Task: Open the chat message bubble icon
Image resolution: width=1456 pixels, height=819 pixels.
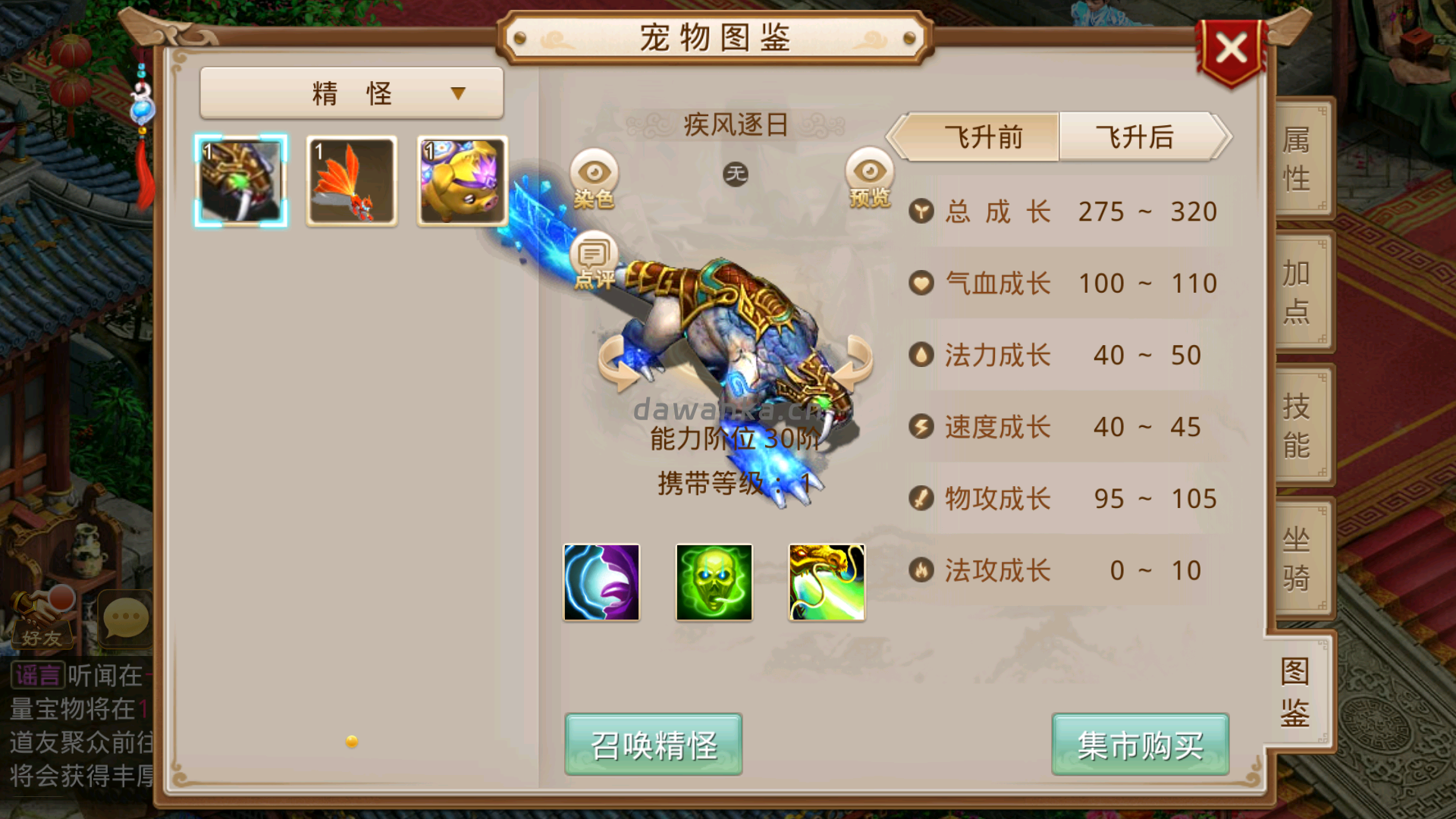Action: pyautogui.click(x=124, y=620)
